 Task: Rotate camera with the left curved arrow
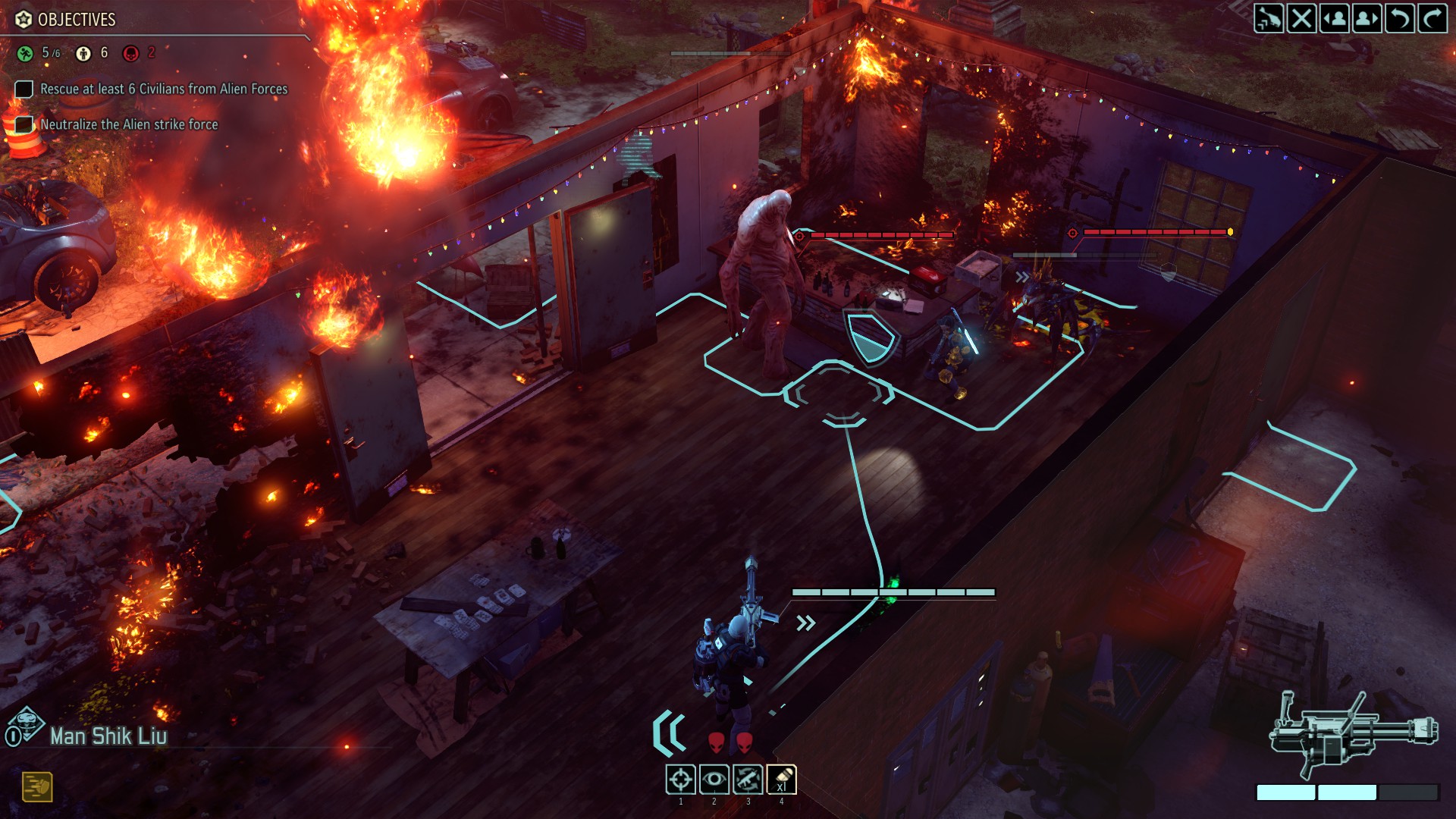pyautogui.click(x=1399, y=18)
